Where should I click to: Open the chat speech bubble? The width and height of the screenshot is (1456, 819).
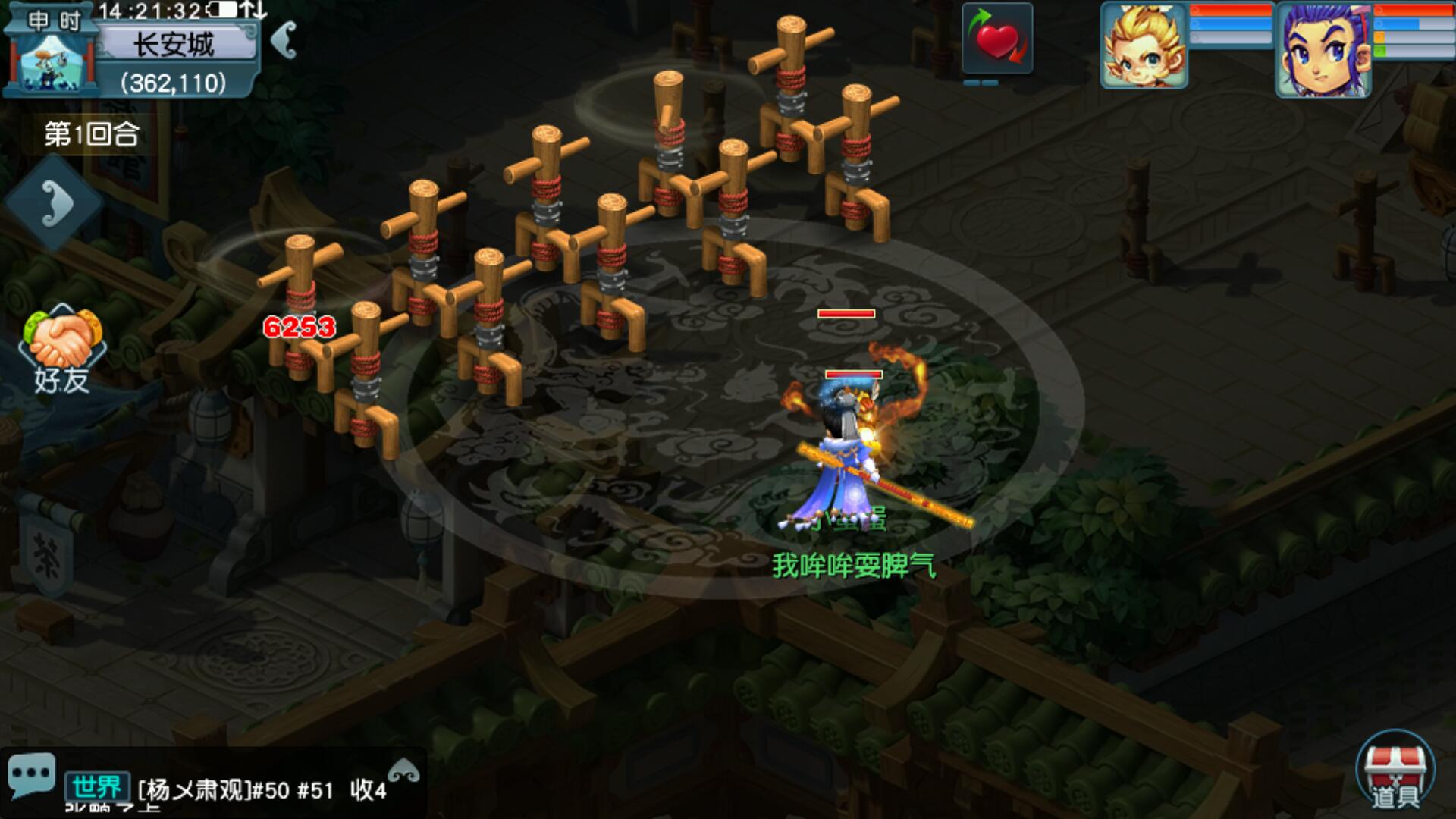click(31, 774)
